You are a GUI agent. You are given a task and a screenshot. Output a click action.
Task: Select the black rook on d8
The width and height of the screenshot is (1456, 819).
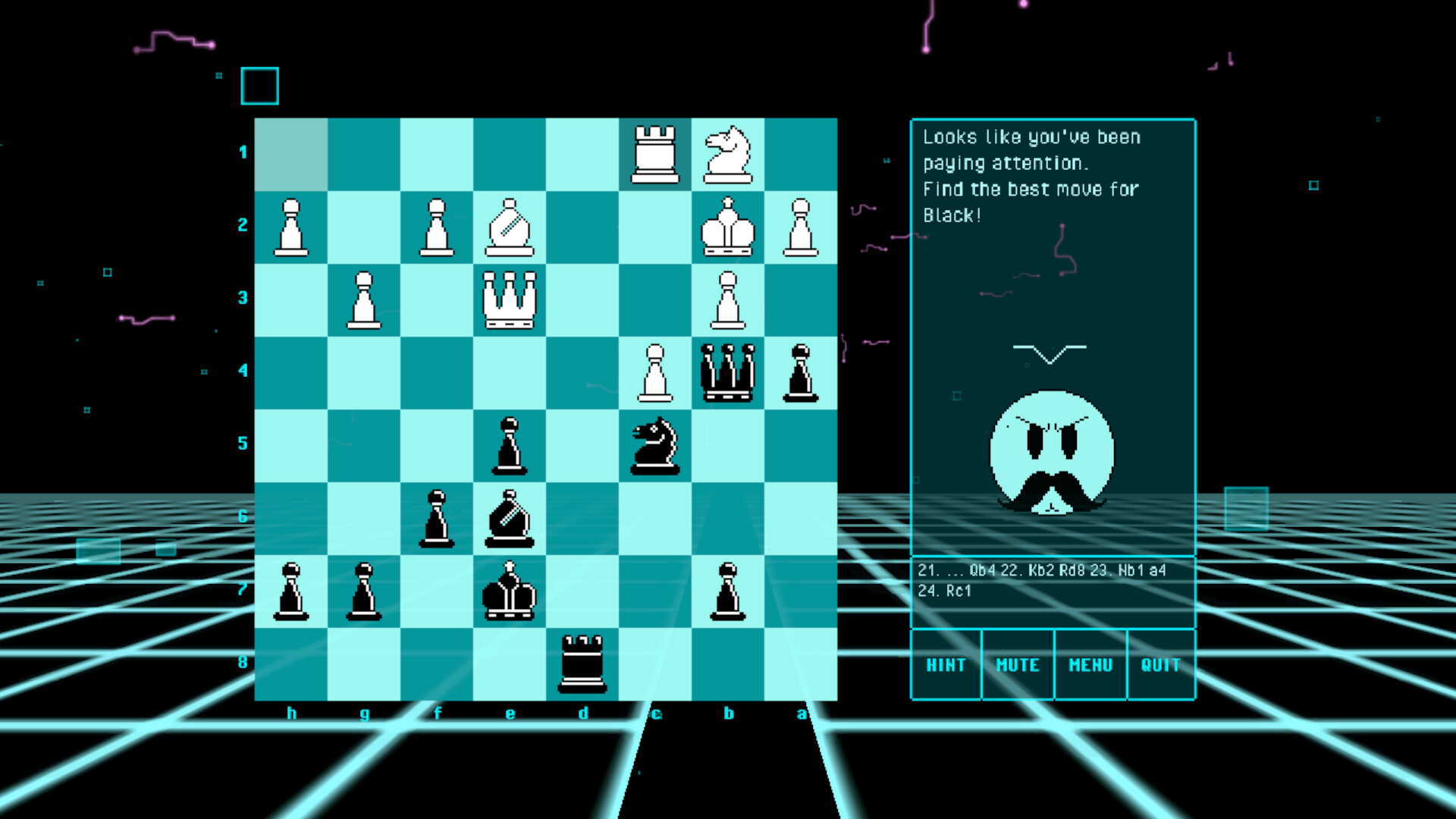coord(583,664)
